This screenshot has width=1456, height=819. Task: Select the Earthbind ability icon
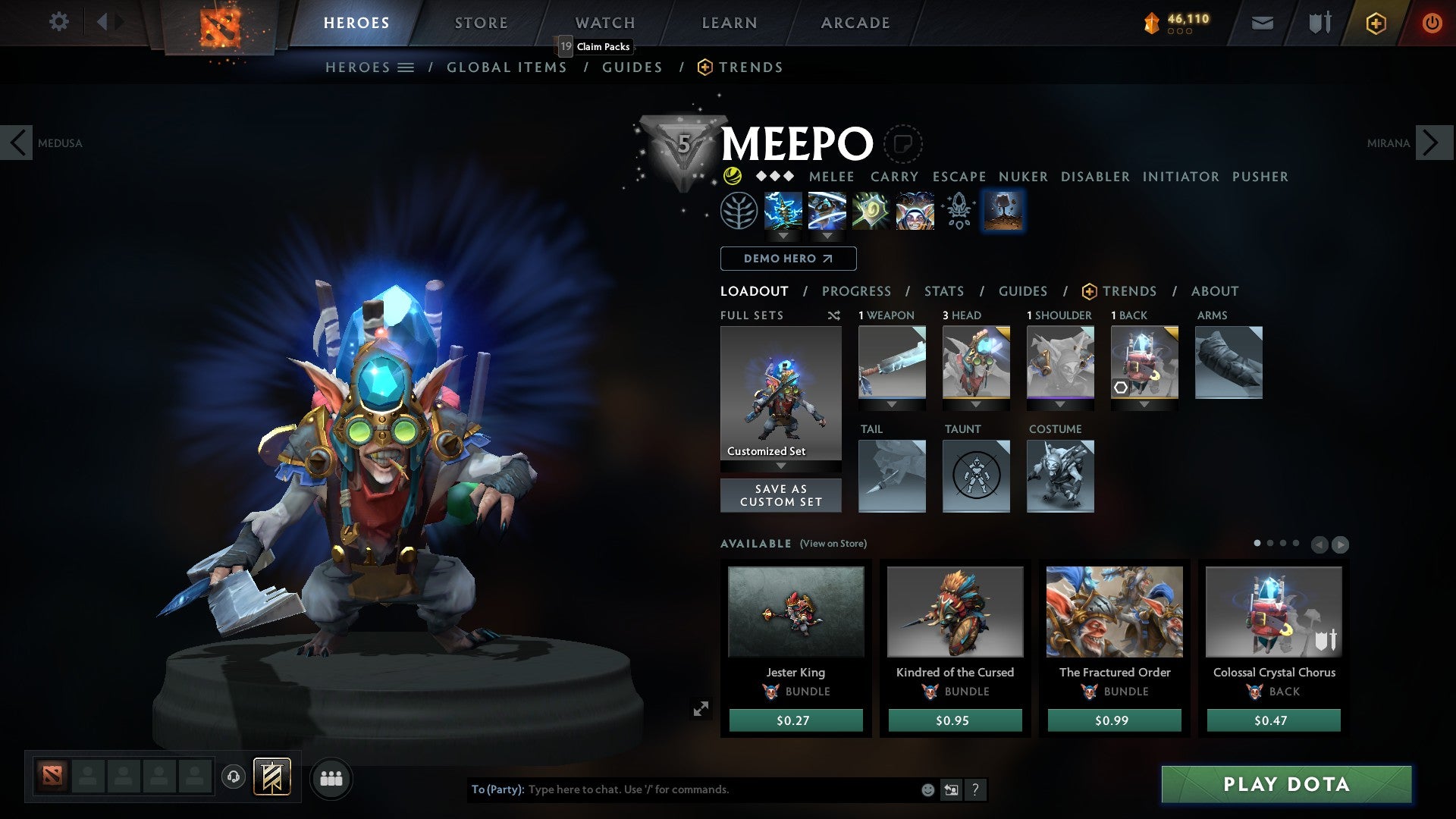pos(783,210)
